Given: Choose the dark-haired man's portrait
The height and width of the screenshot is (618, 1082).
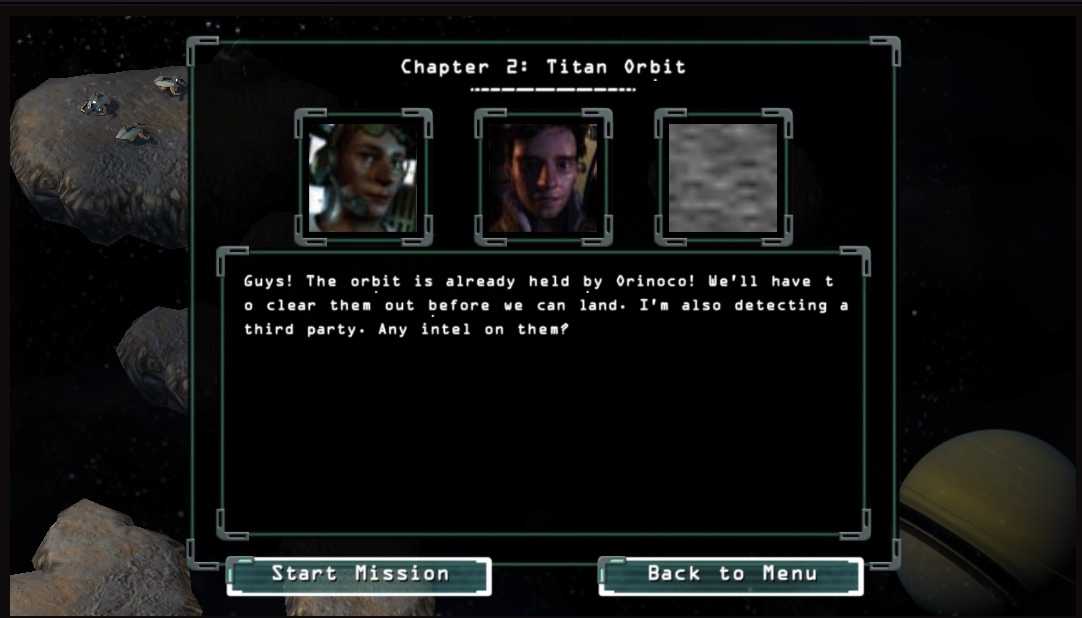Looking at the screenshot, I should click(x=543, y=178).
